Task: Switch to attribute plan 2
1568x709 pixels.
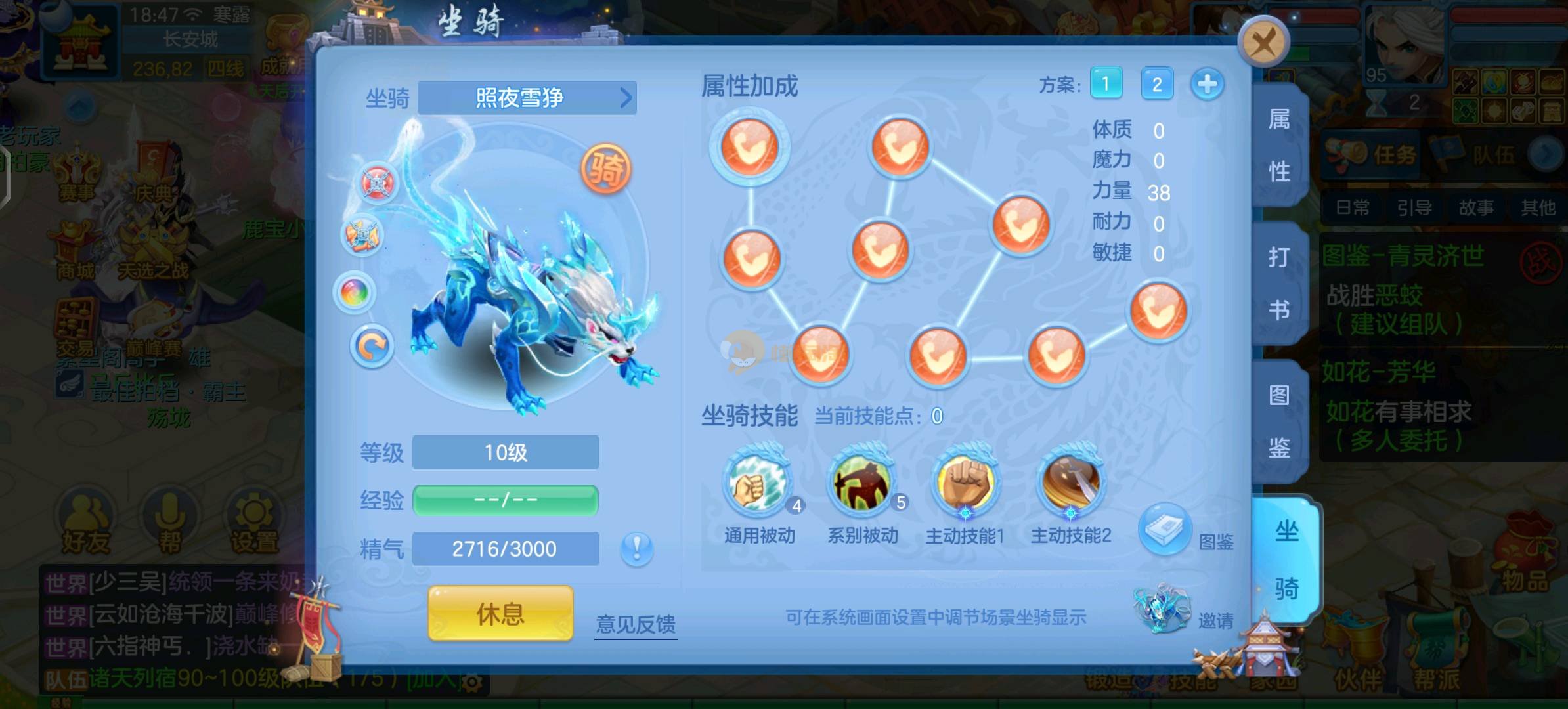Action: coord(1157,84)
